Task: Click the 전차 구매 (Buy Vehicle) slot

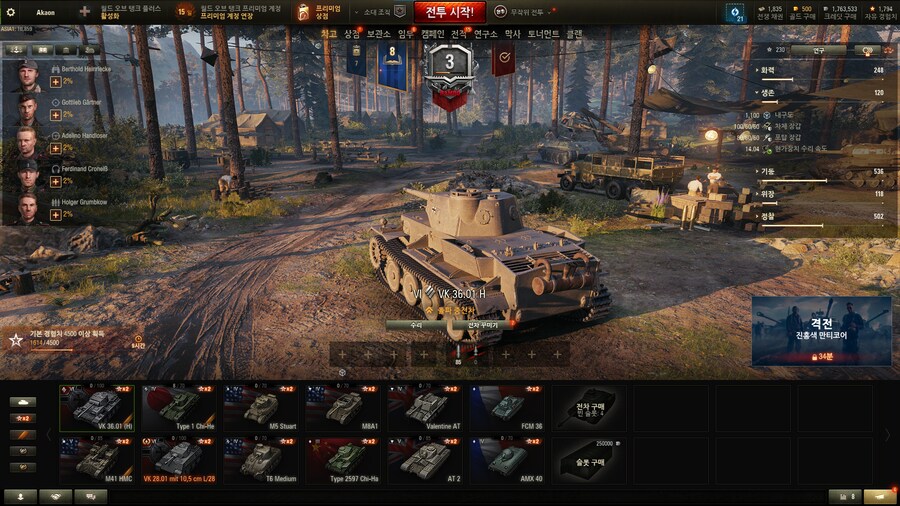Action: [590, 409]
